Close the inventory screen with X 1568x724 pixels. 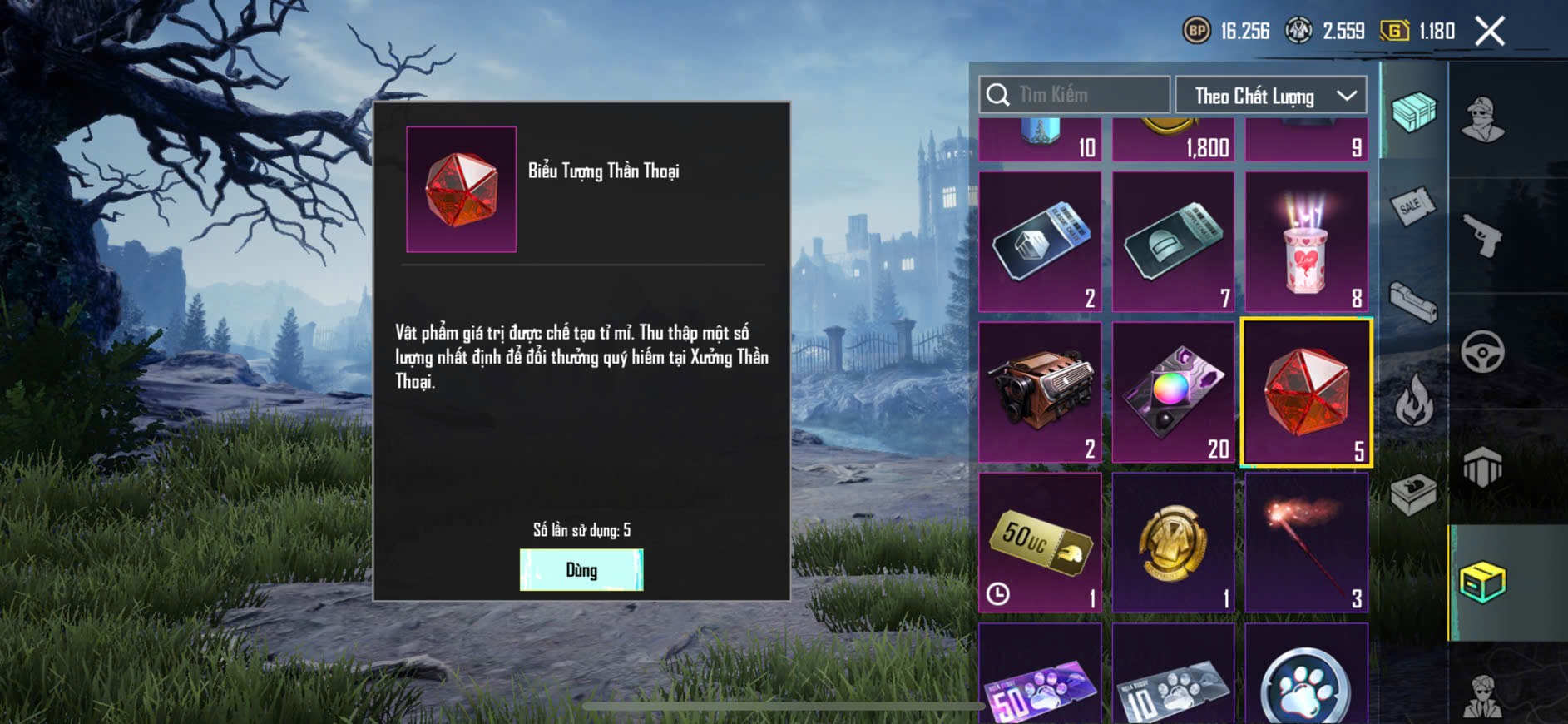tap(1490, 32)
